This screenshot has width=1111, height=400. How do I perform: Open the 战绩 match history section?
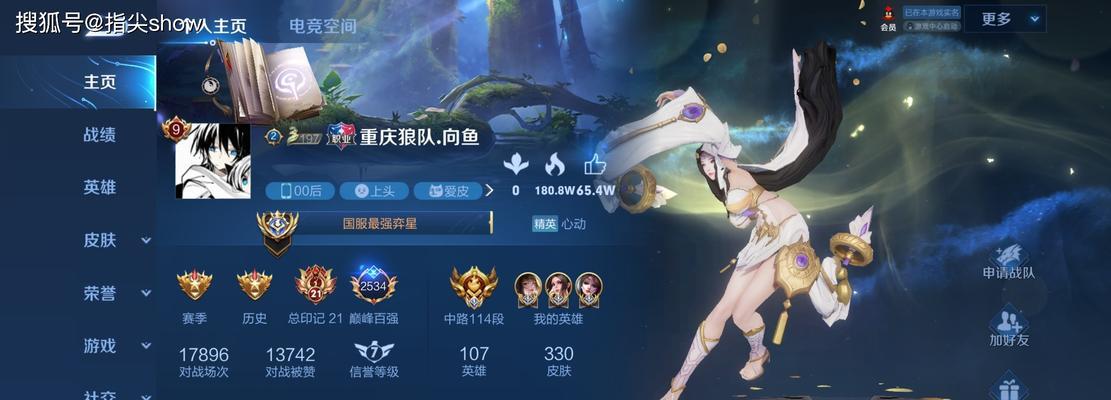coord(99,135)
